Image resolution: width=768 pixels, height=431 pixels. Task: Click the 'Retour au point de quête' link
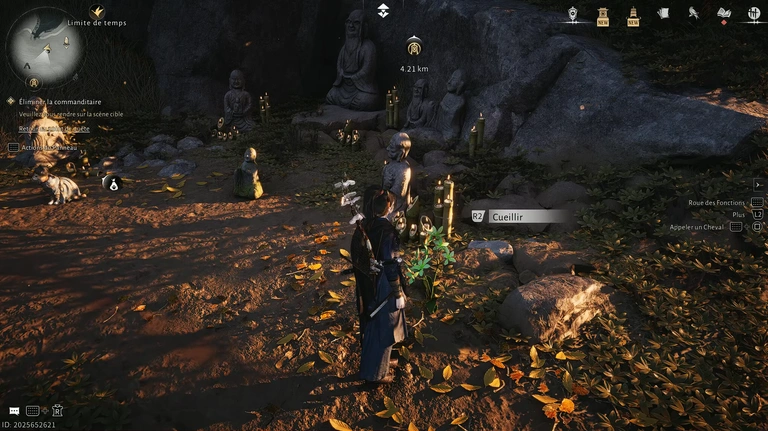(x=54, y=129)
